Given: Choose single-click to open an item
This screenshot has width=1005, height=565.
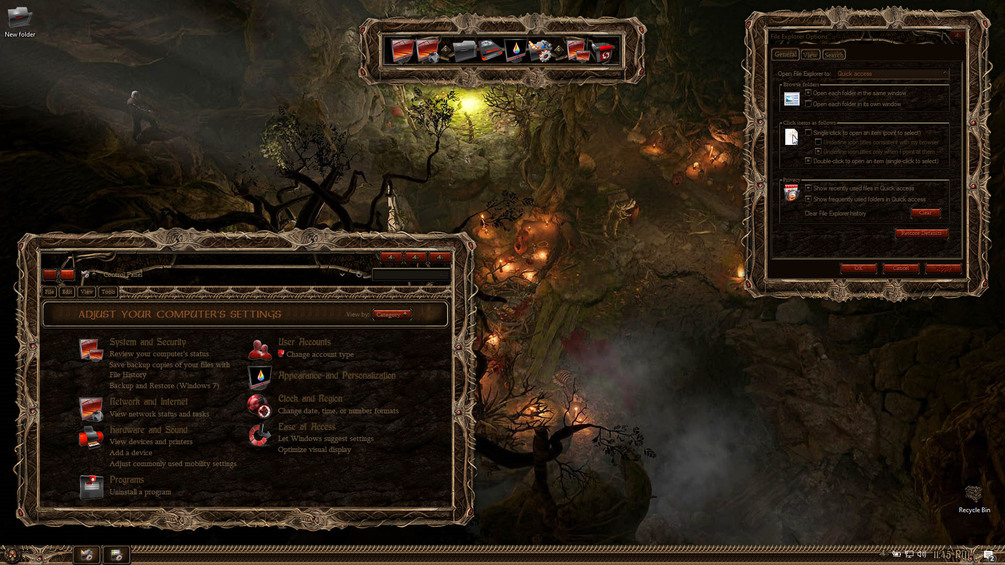Looking at the screenshot, I should click(808, 133).
